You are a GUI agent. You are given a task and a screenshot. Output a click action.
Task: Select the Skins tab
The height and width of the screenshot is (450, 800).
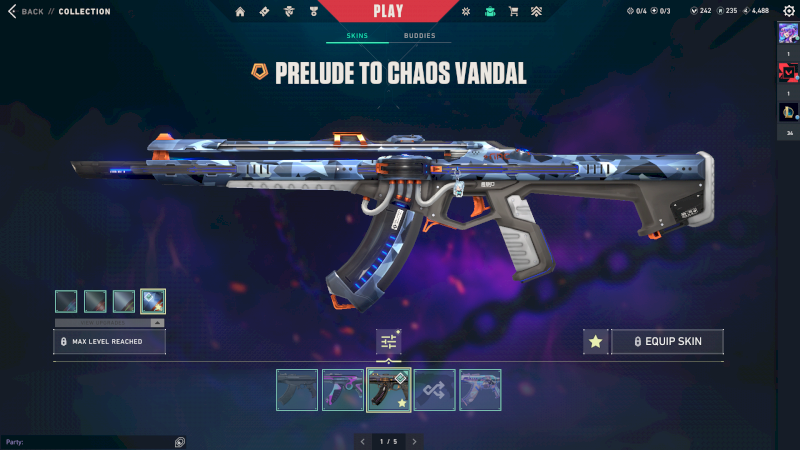coord(357,36)
